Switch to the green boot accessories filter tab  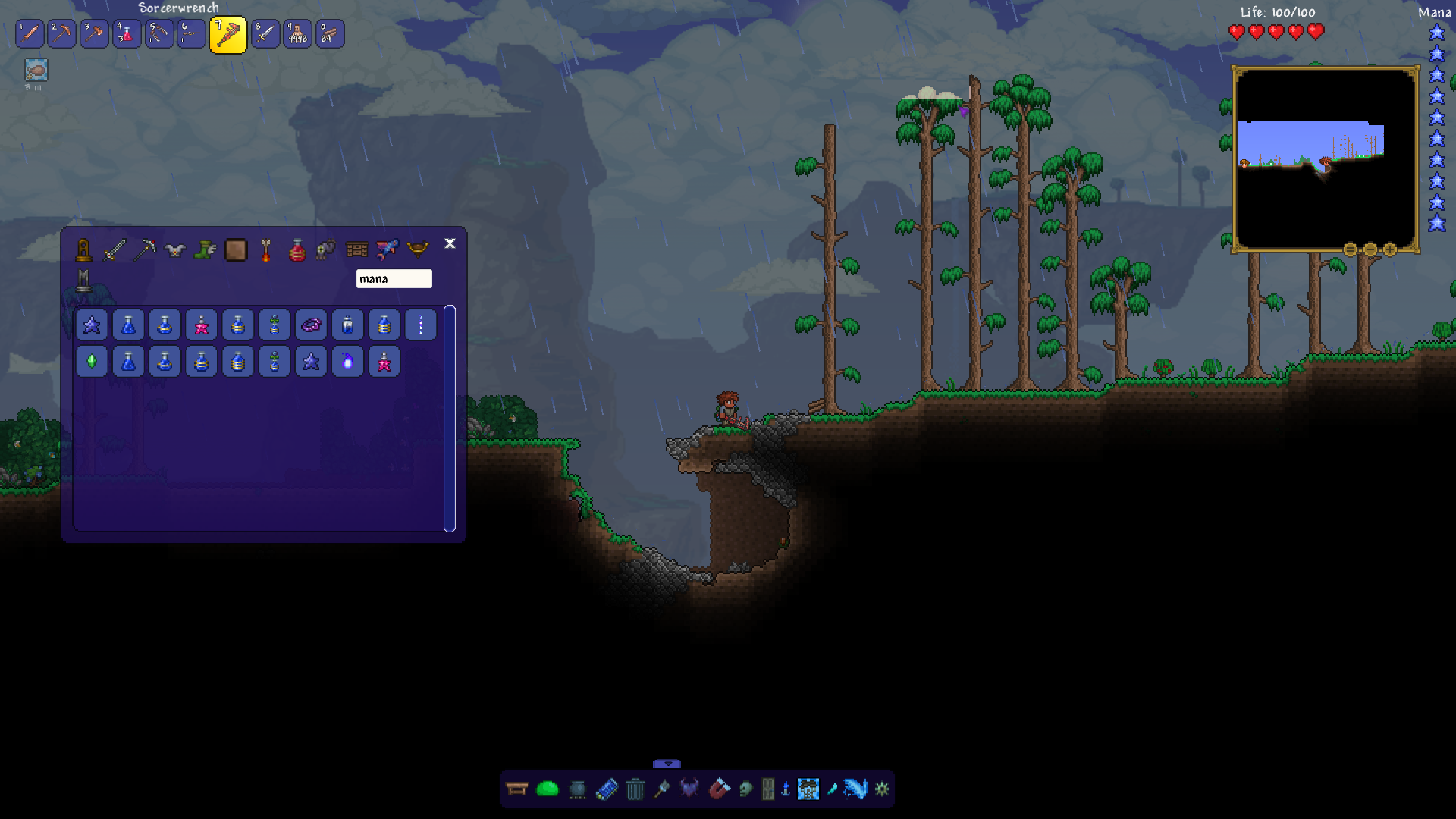coord(205,250)
